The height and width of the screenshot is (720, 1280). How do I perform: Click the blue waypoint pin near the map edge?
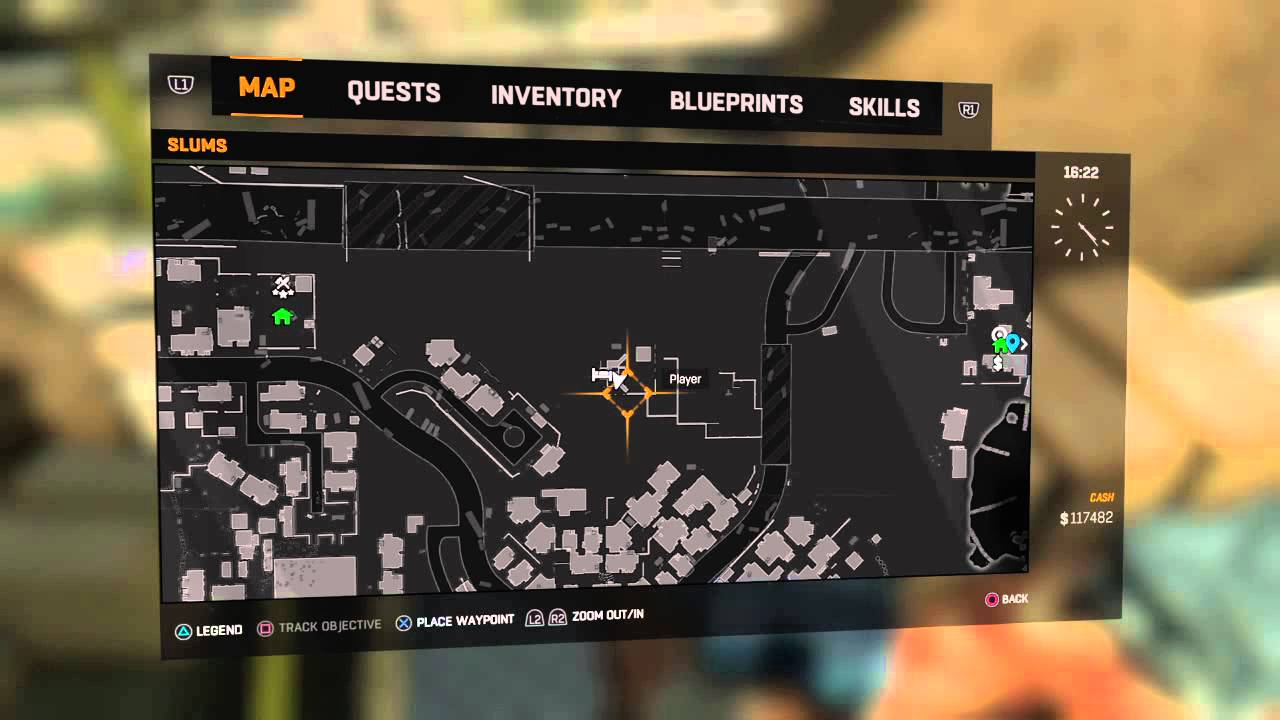pyautogui.click(x=1012, y=340)
